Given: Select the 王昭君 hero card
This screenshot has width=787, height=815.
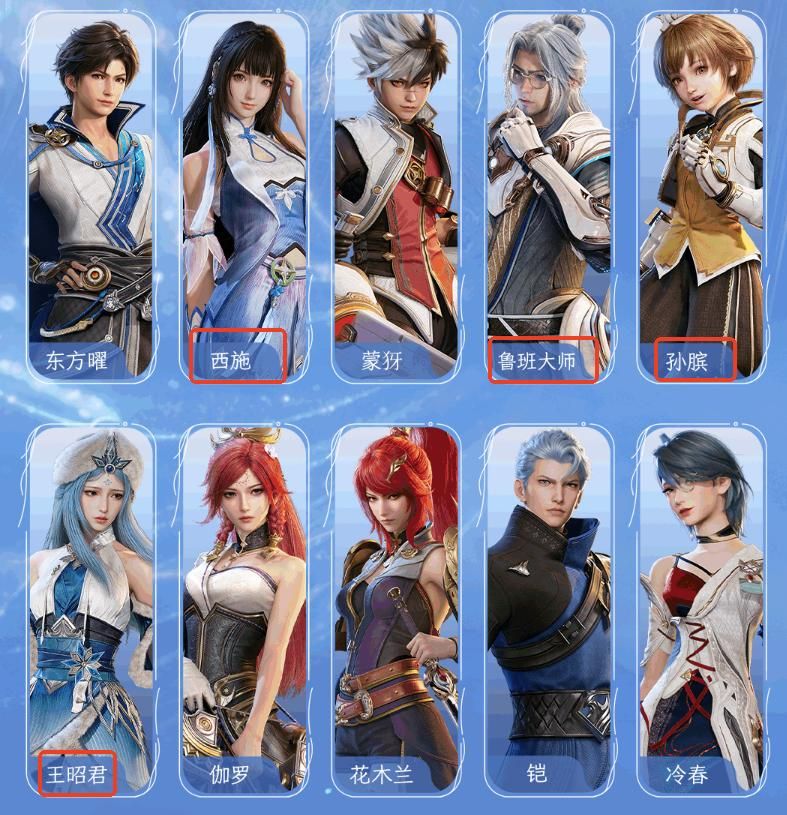Looking at the screenshot, I should 90,610.
